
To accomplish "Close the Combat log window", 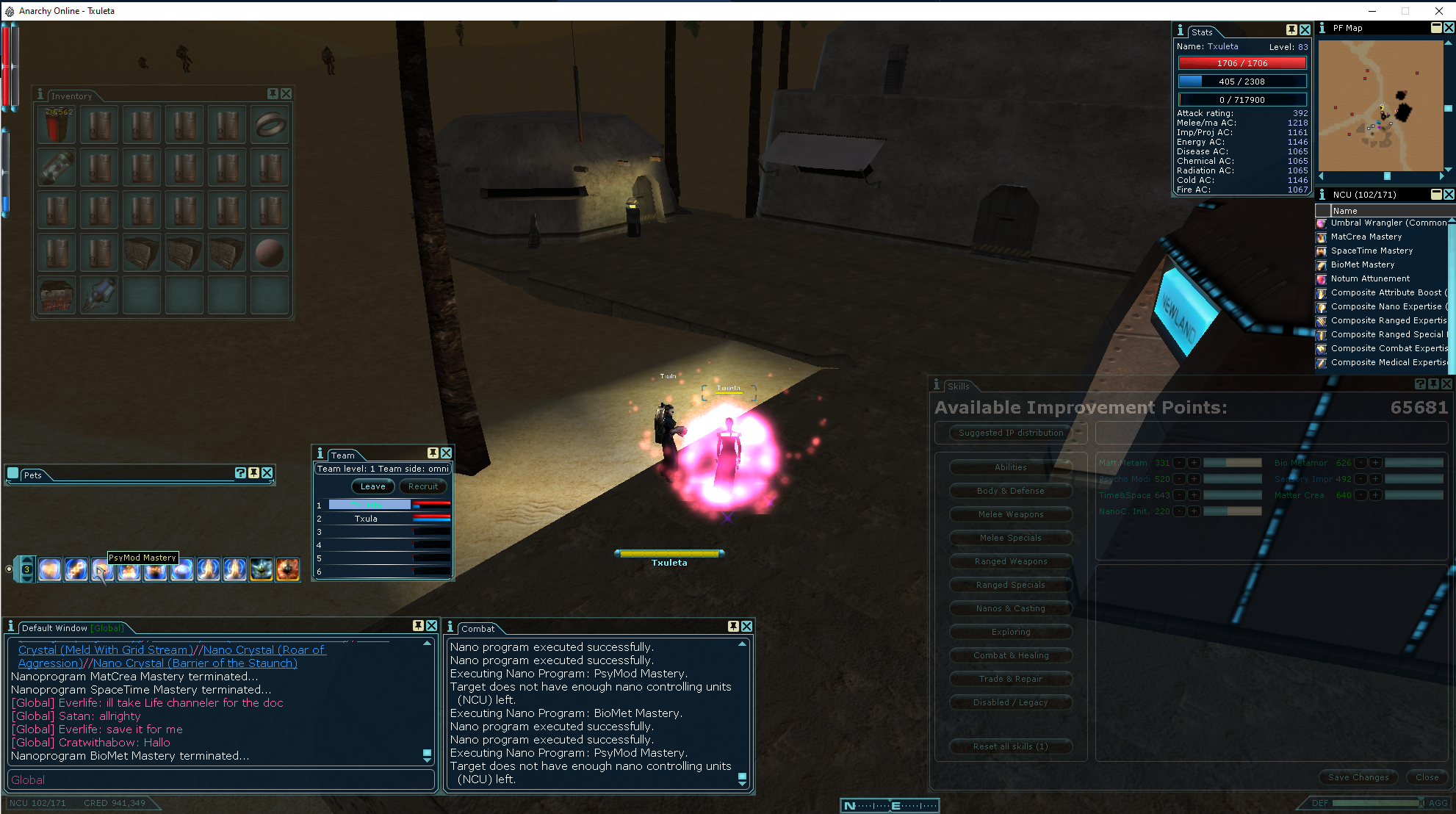I will (x=746, y=626).
